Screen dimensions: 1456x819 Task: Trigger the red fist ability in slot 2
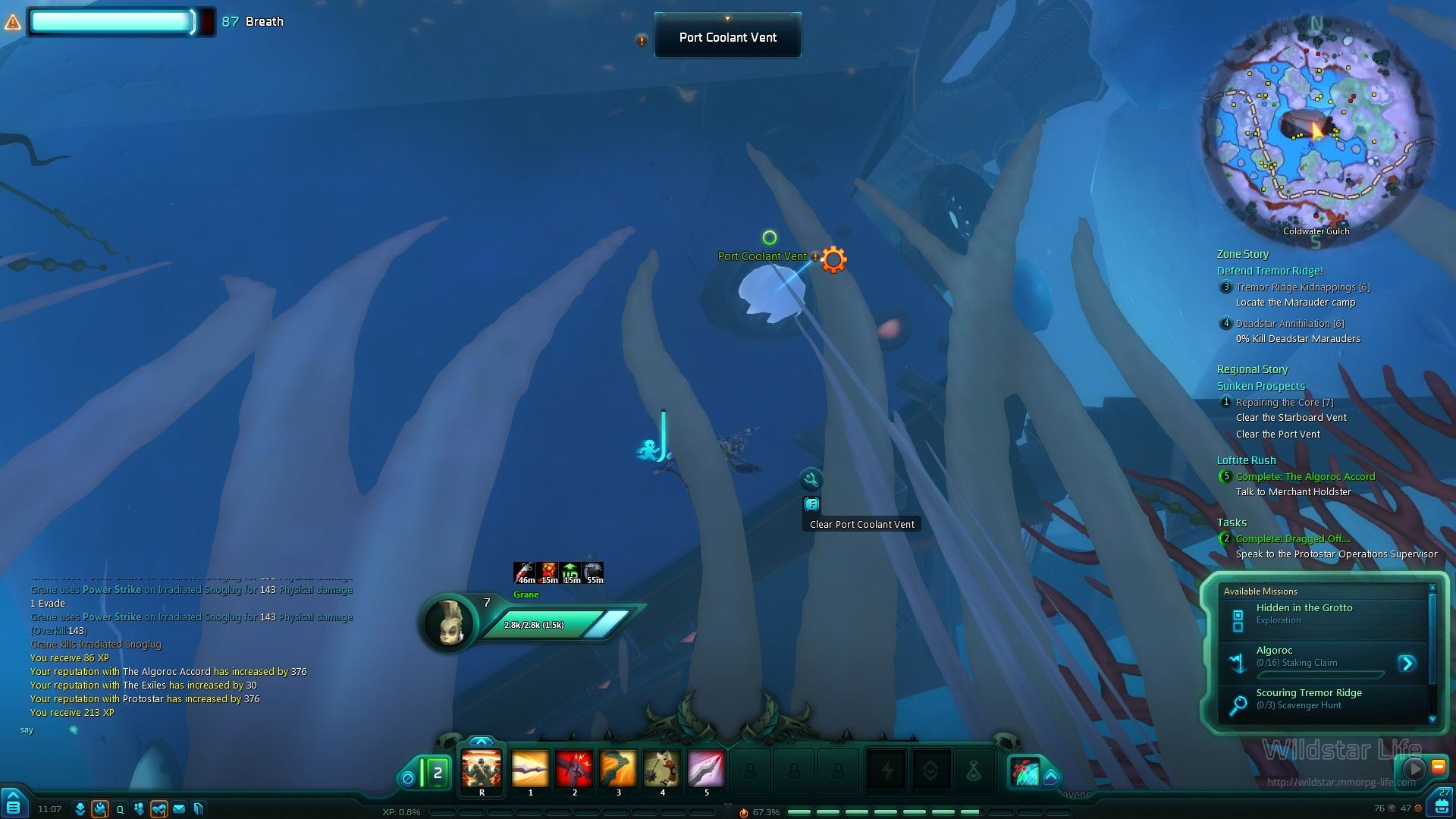click(x=574, y=769)
